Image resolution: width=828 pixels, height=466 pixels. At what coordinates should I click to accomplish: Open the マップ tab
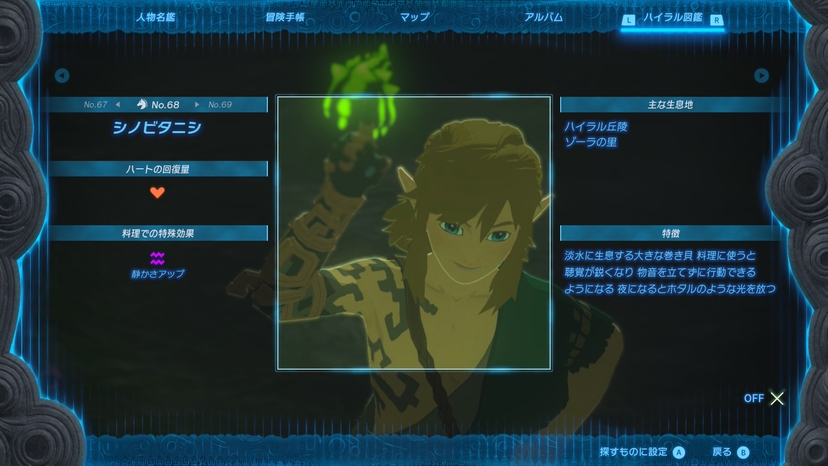414,17
